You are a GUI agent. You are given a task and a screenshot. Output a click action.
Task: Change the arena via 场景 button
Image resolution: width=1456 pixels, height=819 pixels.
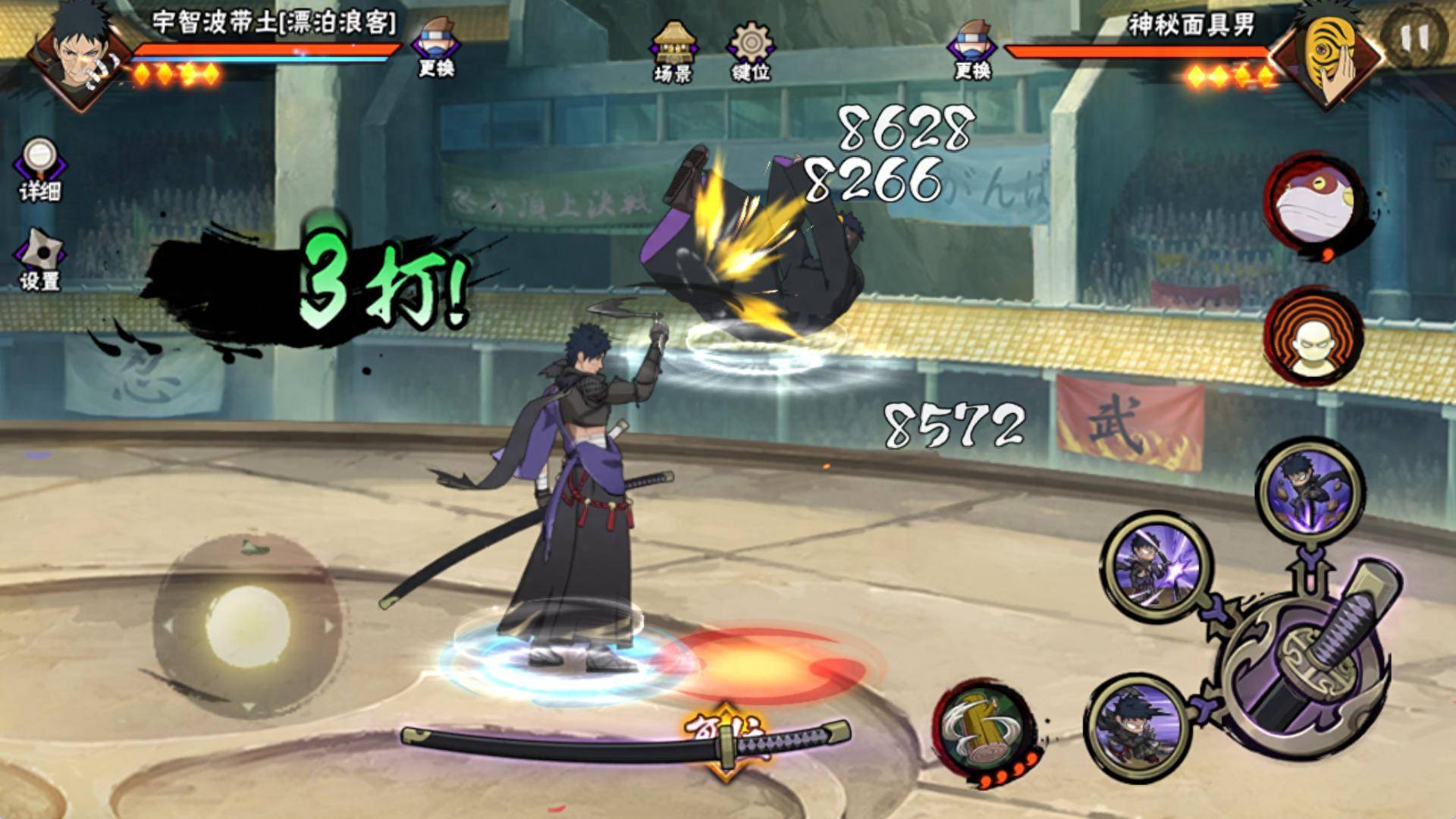click(672, 52)
